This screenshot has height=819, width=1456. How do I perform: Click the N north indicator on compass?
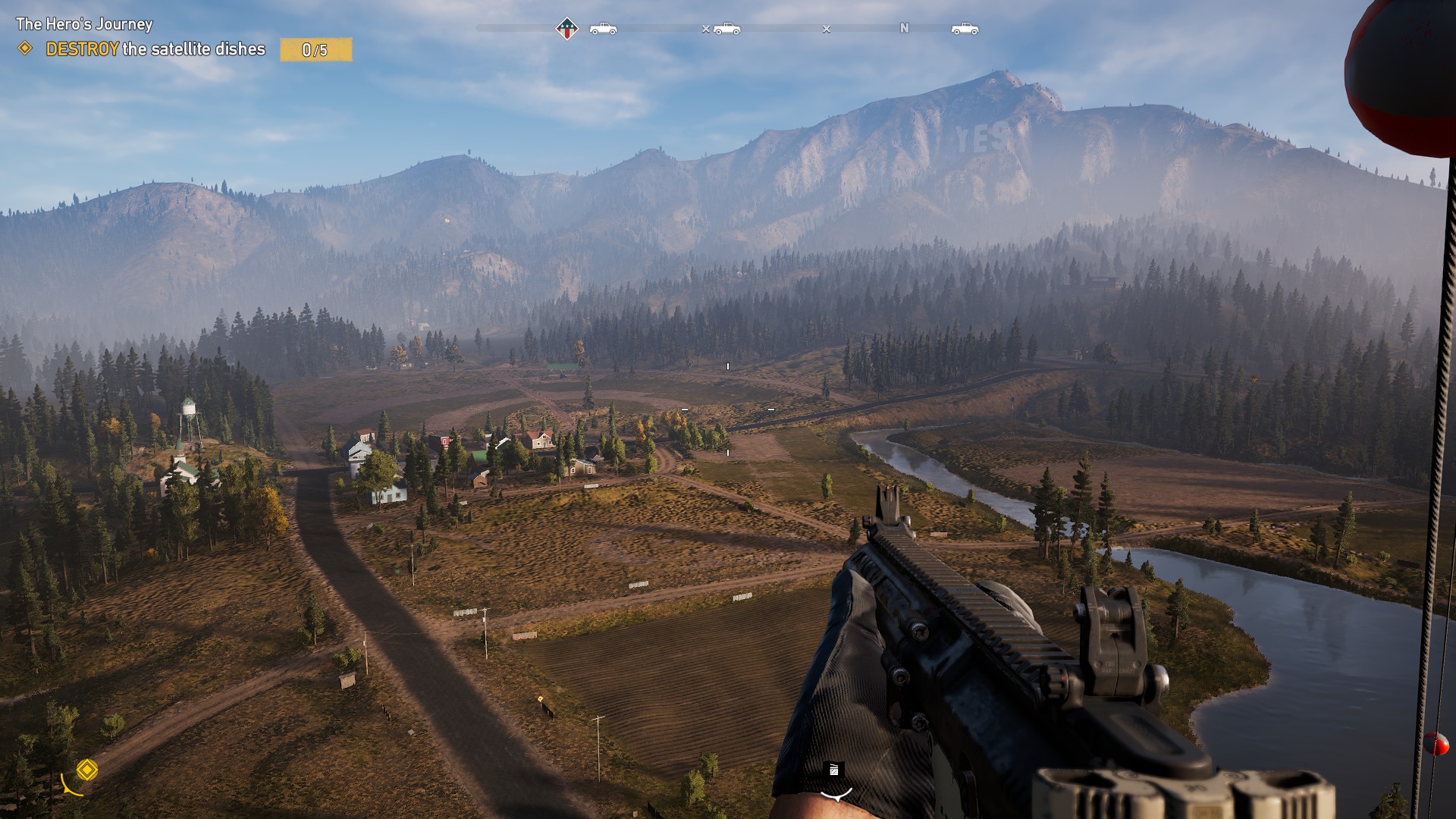[904, 28]
